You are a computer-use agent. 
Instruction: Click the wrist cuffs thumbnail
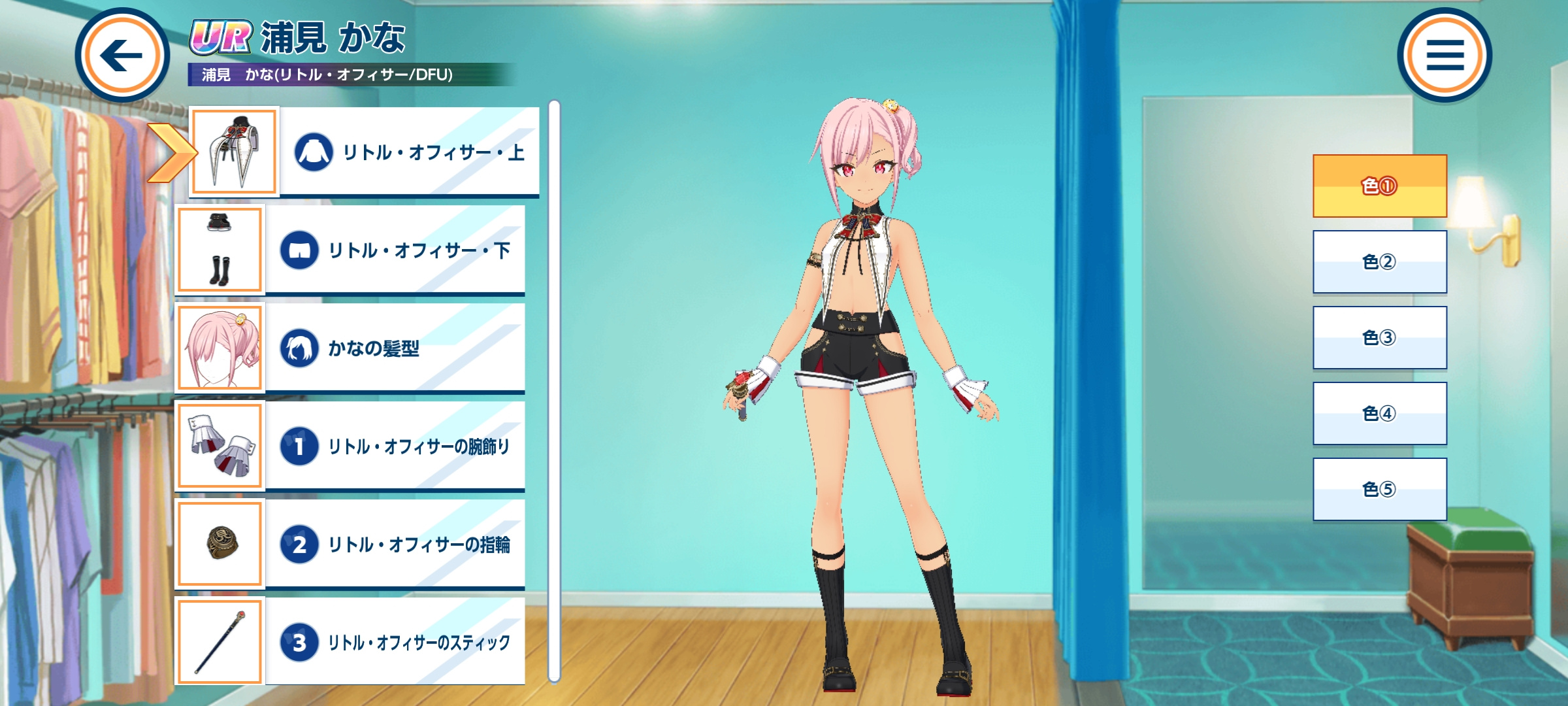tap(220, 446)
